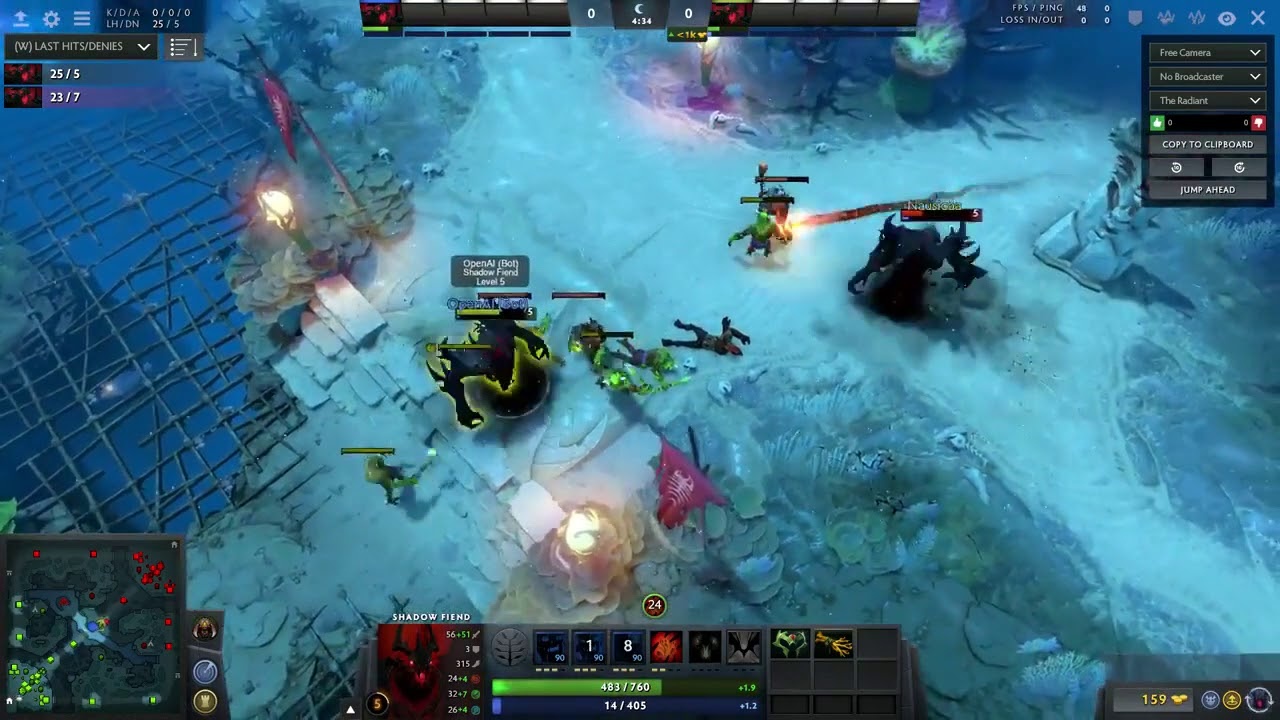Click the Jump Ahead button
Screen dimensions: 1280x720
[x=1207, y=189]
